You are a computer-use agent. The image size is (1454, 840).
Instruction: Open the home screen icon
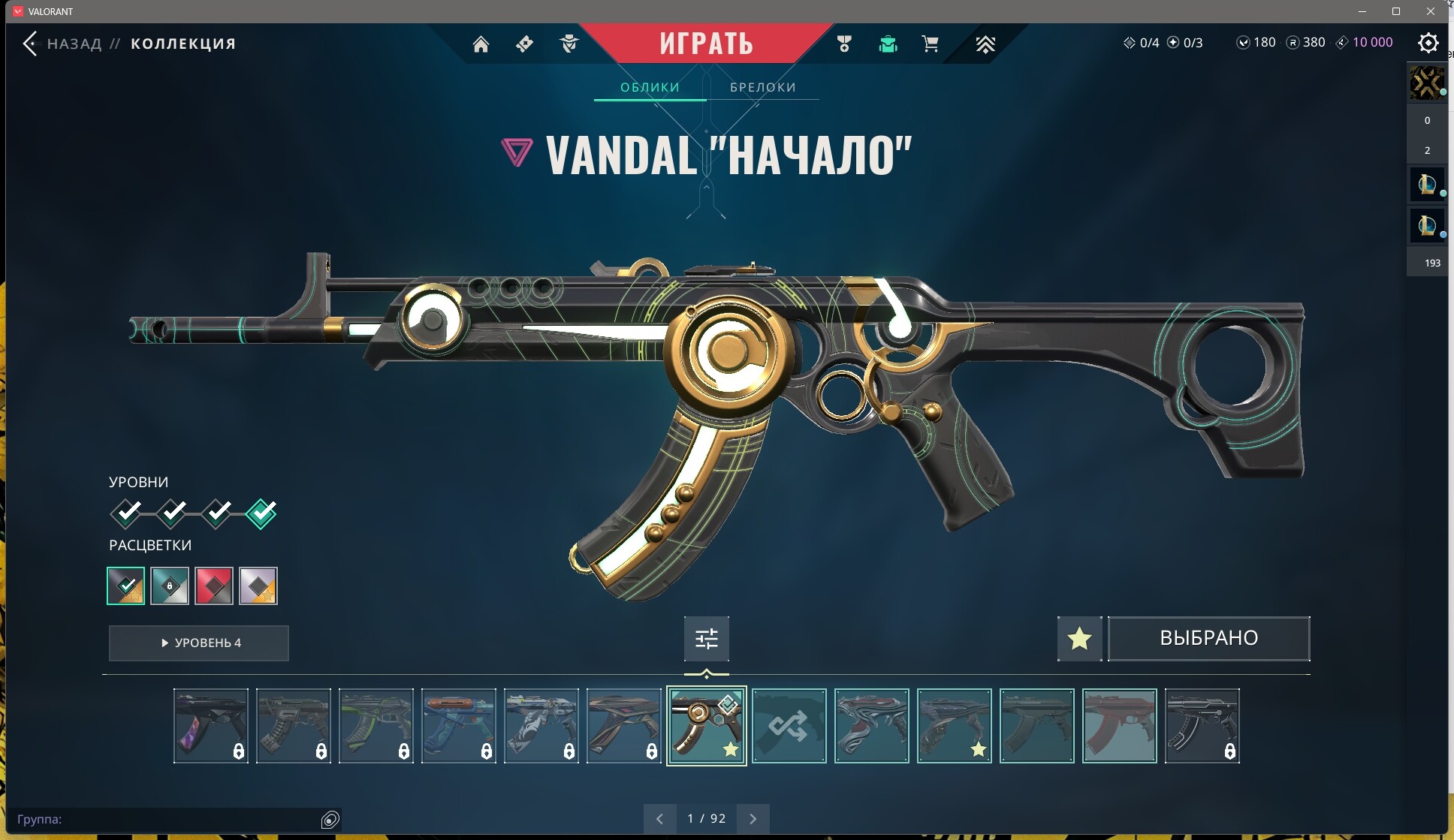[x=481, y=44]
